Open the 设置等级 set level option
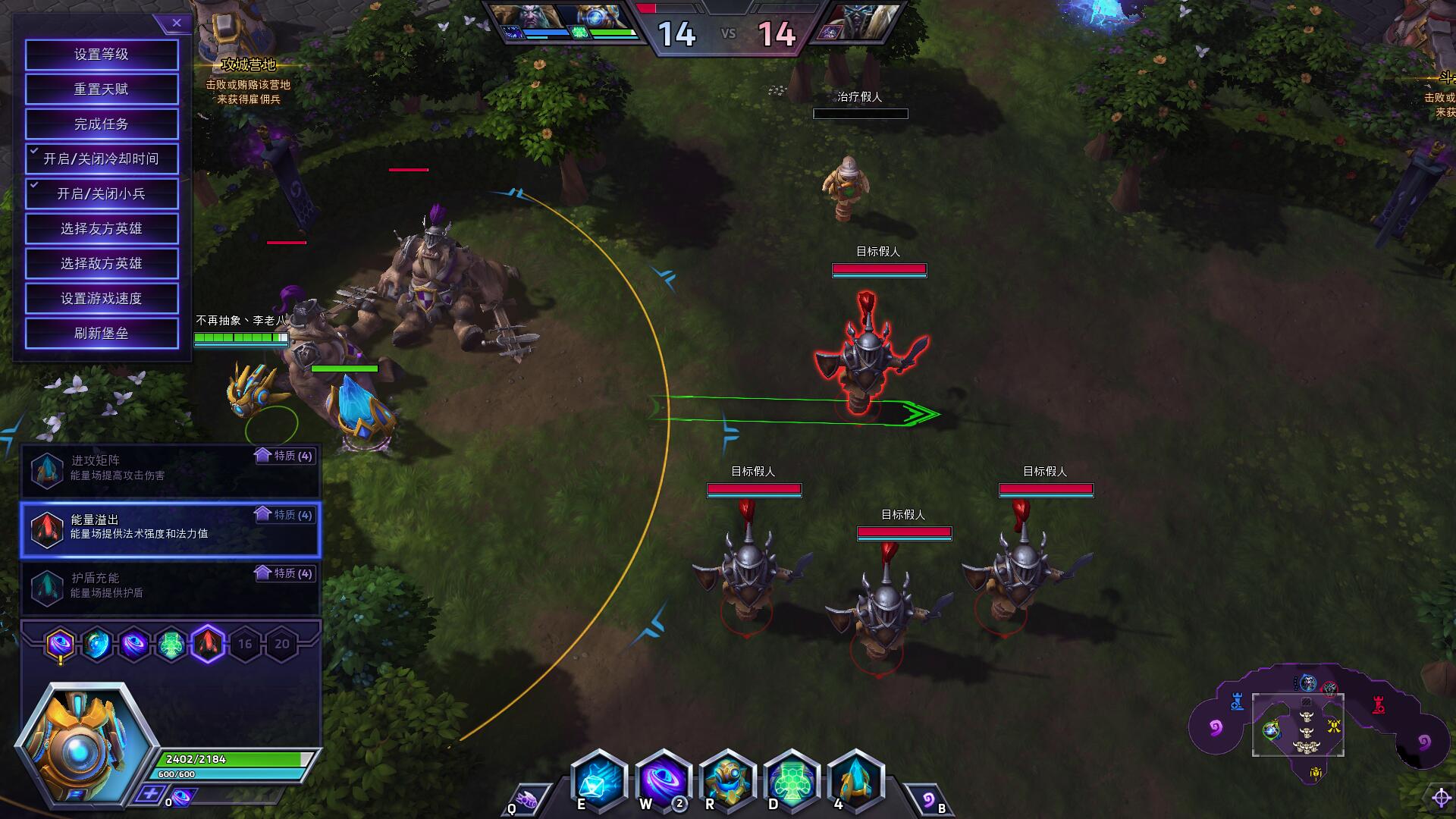 pos(102,55)
